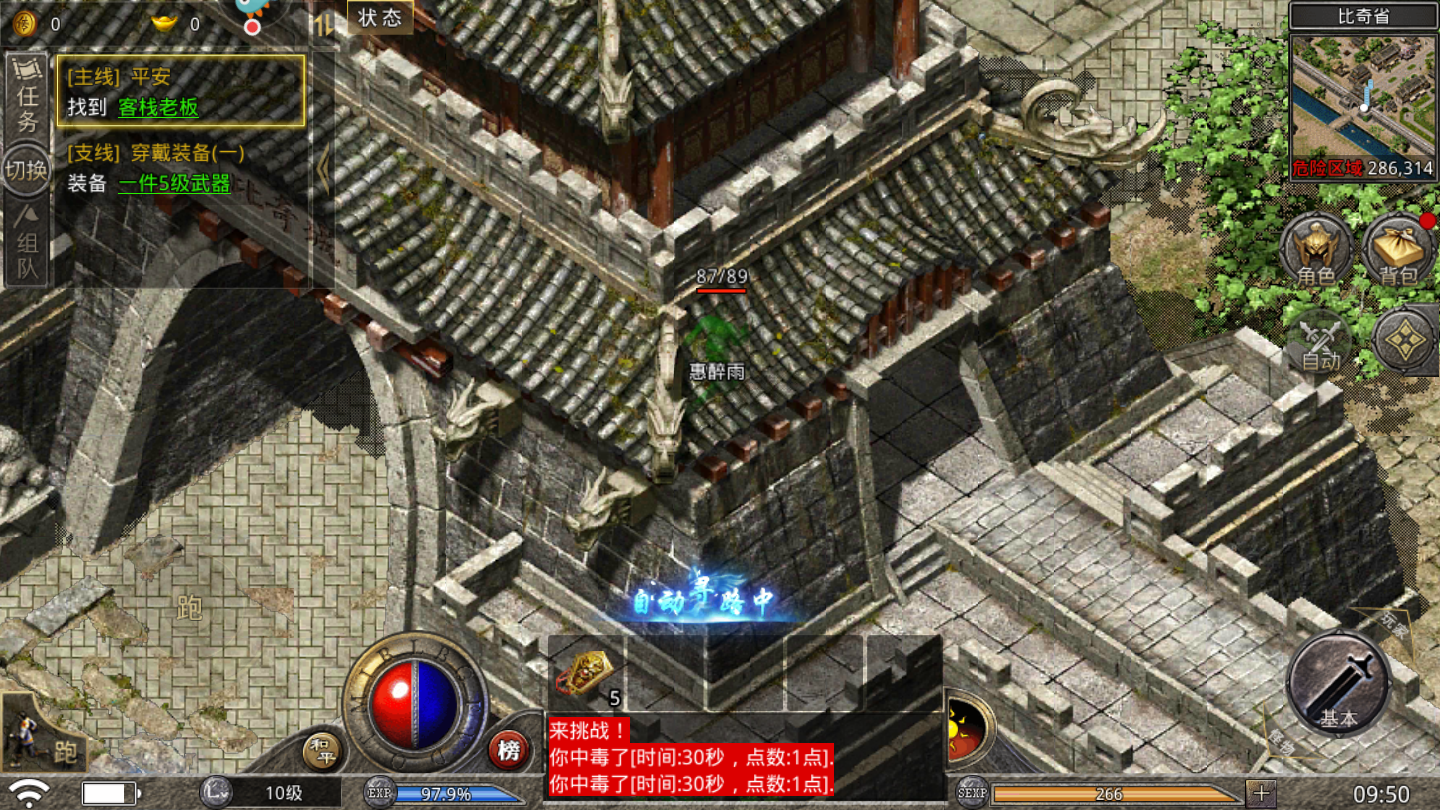Open the 榜 leaderboard

pos(508,748)
